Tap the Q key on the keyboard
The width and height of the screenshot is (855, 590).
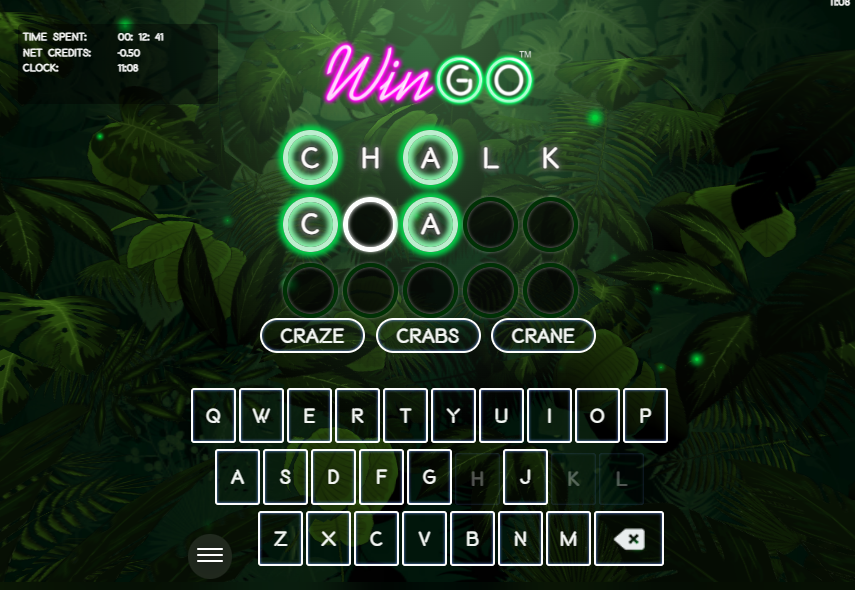click(x=213, y=416)
